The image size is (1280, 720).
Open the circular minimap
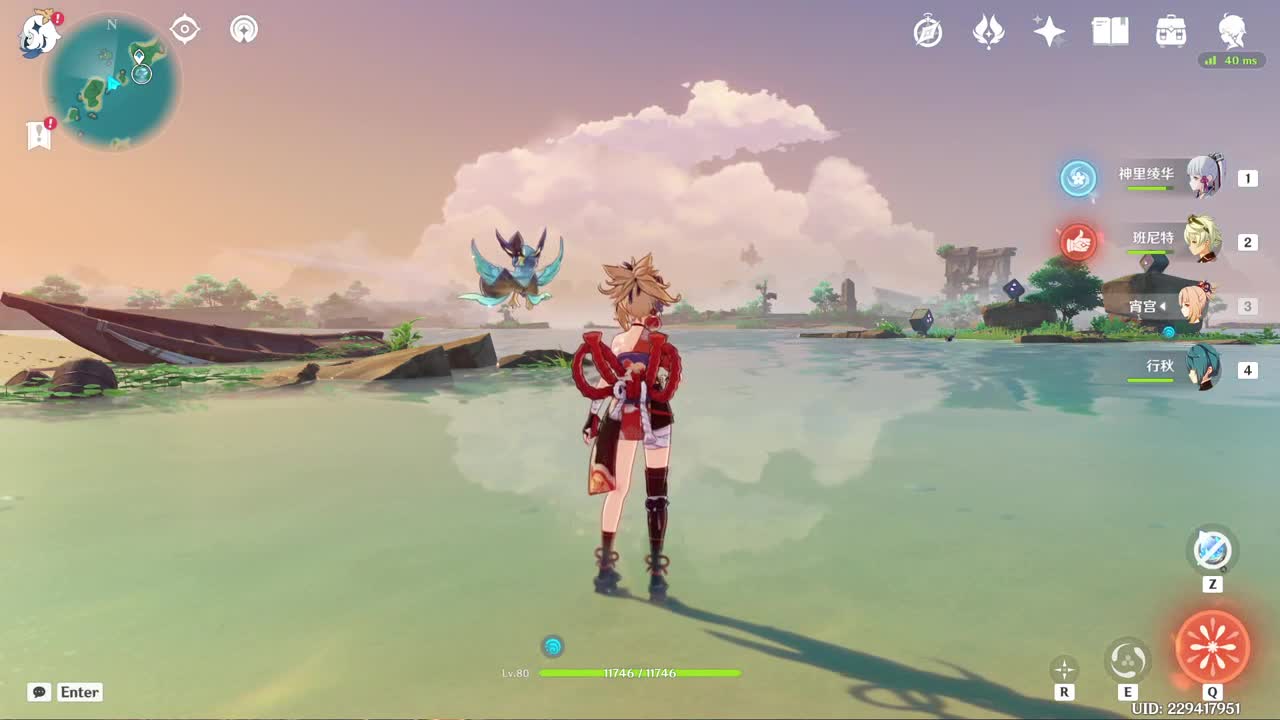point(112,82)
